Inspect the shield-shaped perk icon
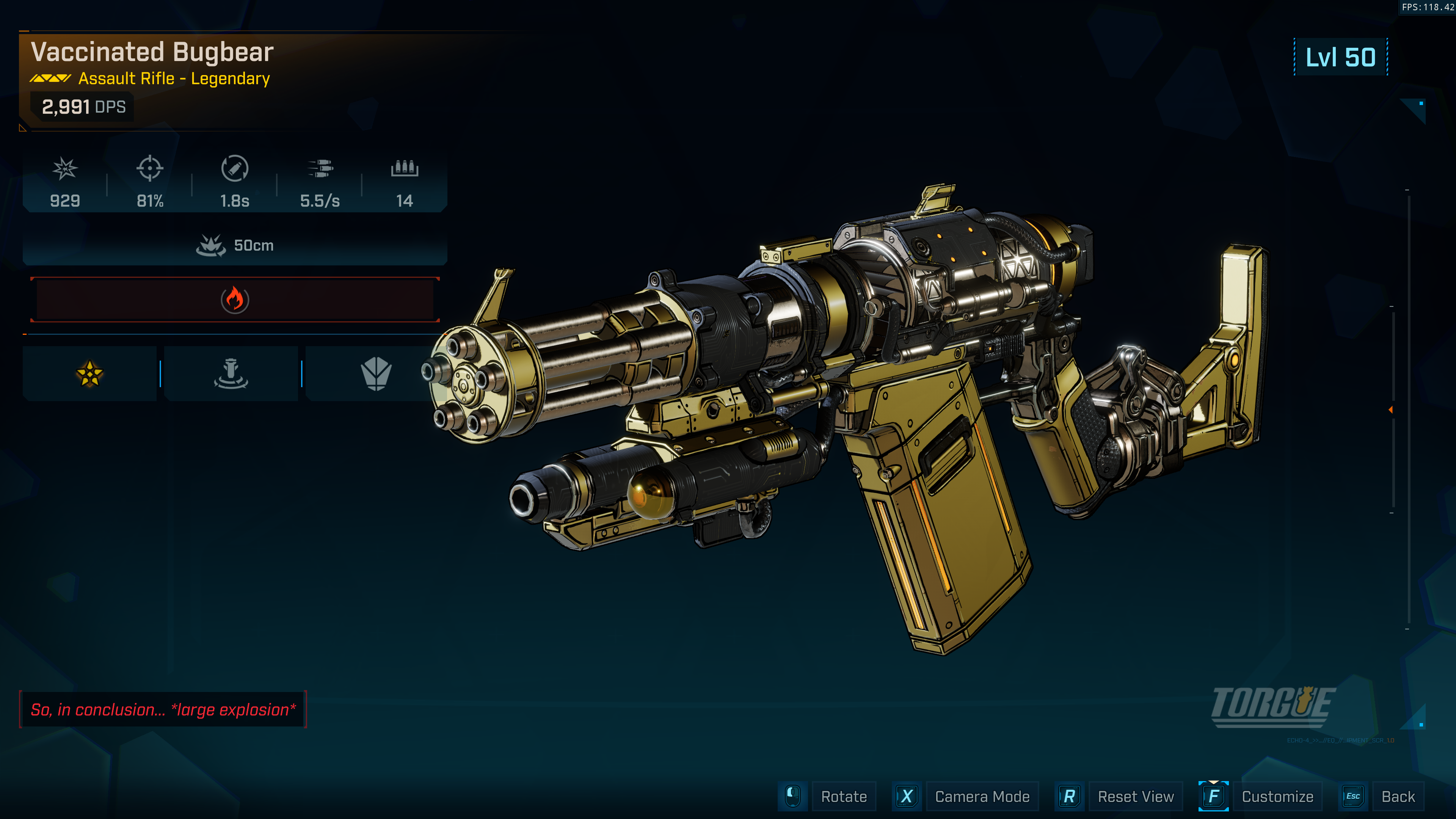The image size is (1456, 819). click(376, 373)
